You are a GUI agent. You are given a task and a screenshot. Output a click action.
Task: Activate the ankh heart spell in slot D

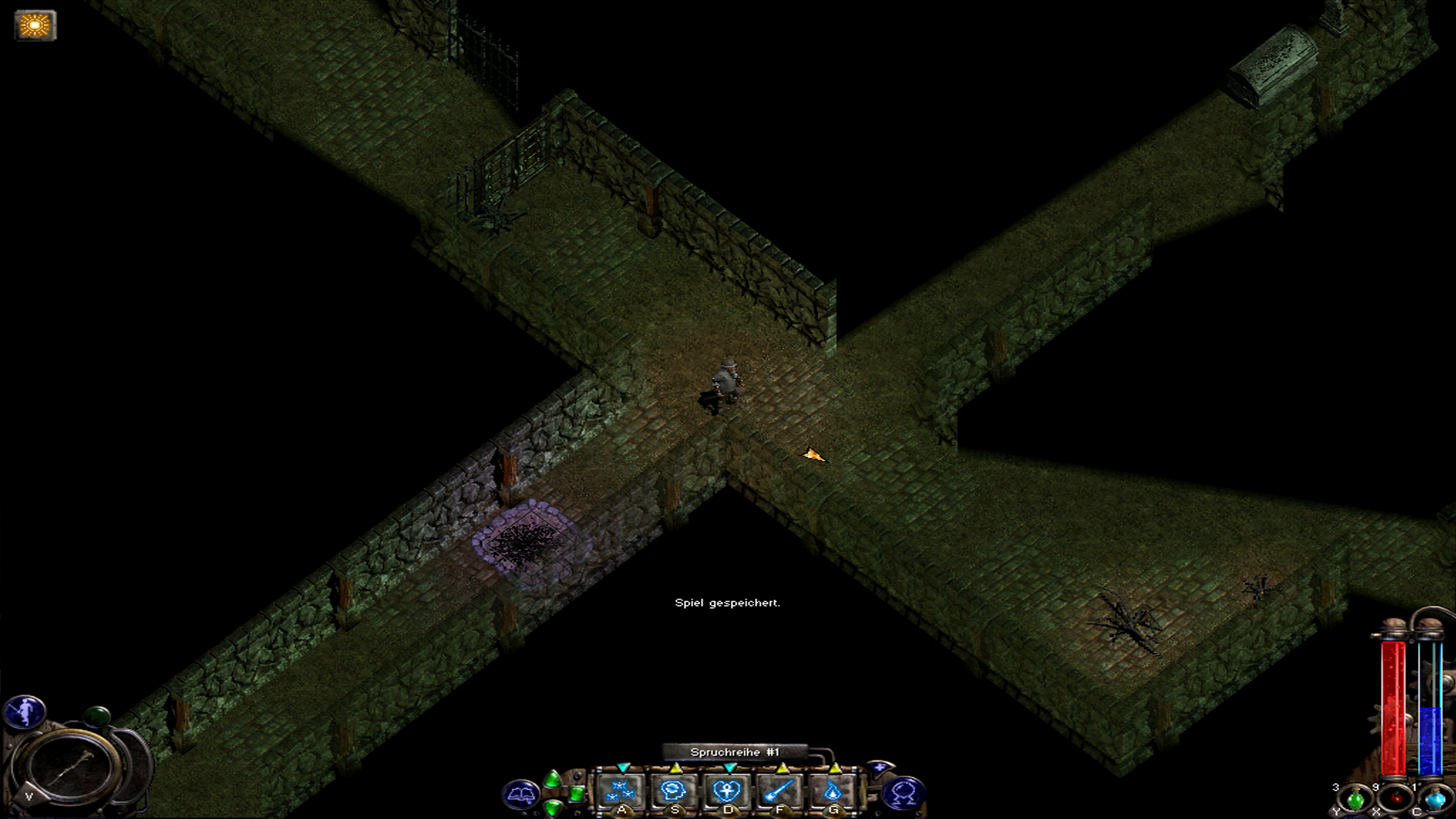(727, 792)
